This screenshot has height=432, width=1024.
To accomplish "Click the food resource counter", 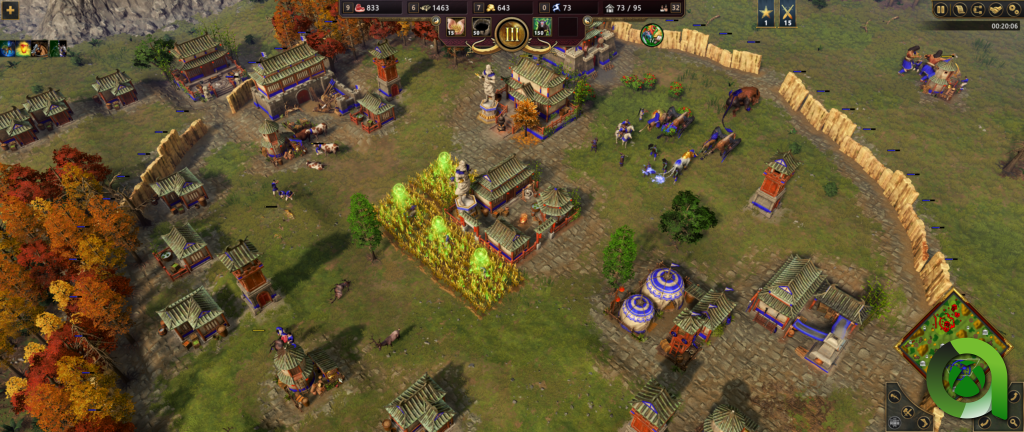I will (372, 8).
